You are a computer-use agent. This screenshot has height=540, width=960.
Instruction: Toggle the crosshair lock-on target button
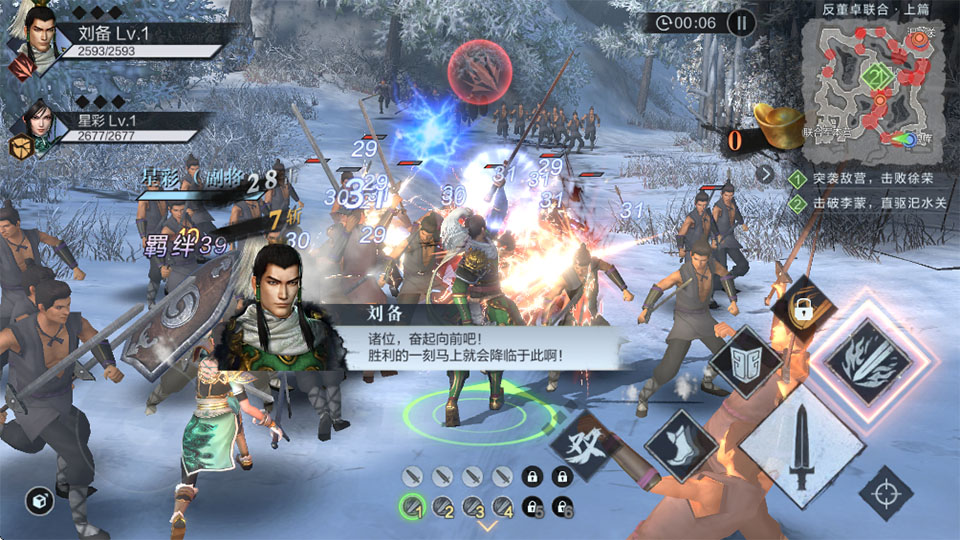click(885, 493)
